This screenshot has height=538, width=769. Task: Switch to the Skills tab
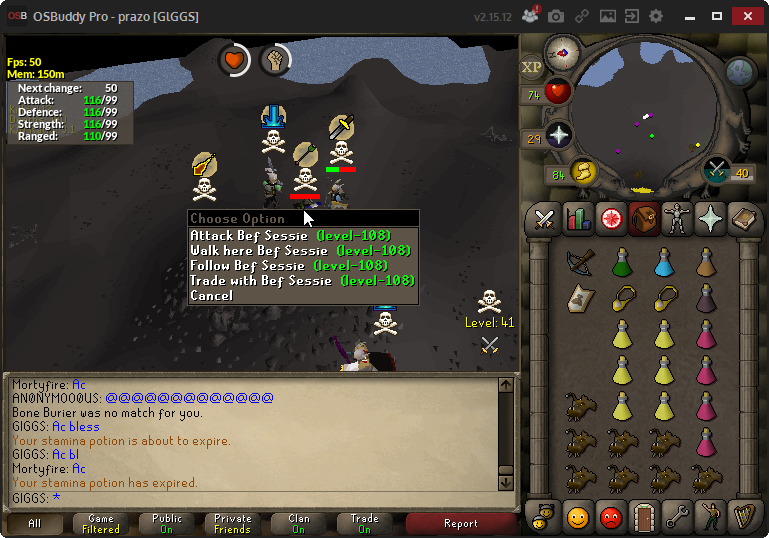[578, 219]
